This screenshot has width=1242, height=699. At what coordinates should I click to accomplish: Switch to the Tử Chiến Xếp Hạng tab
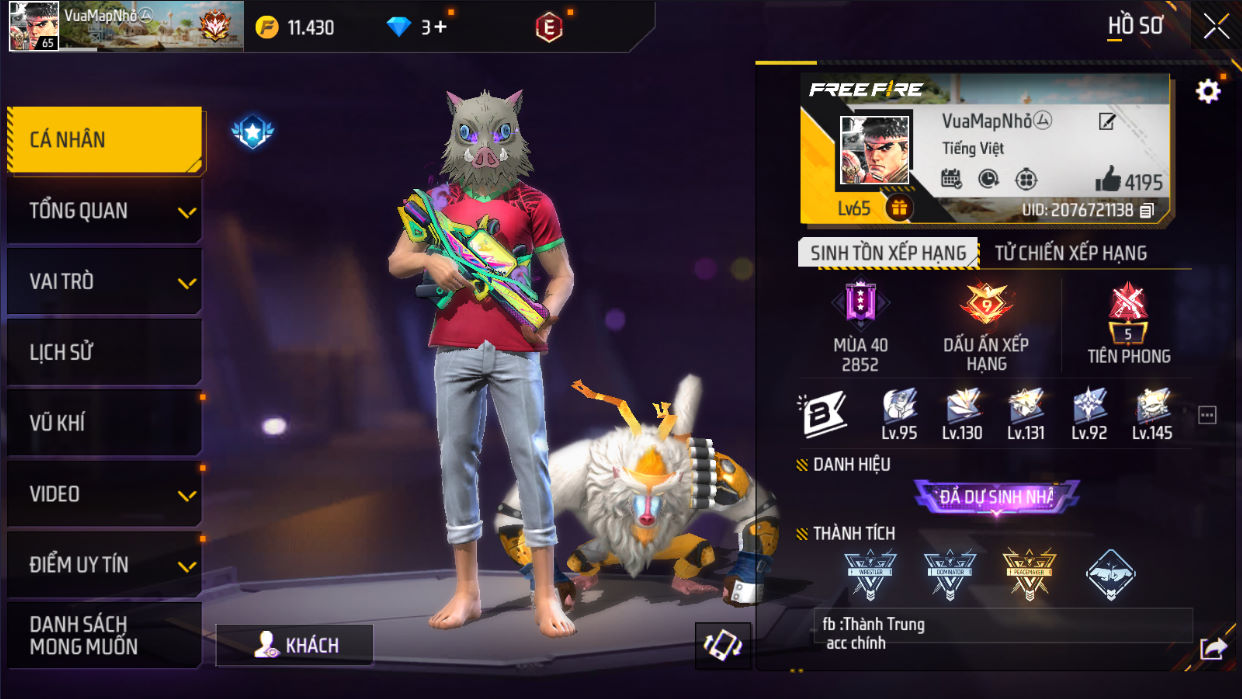pos(1070,253)
